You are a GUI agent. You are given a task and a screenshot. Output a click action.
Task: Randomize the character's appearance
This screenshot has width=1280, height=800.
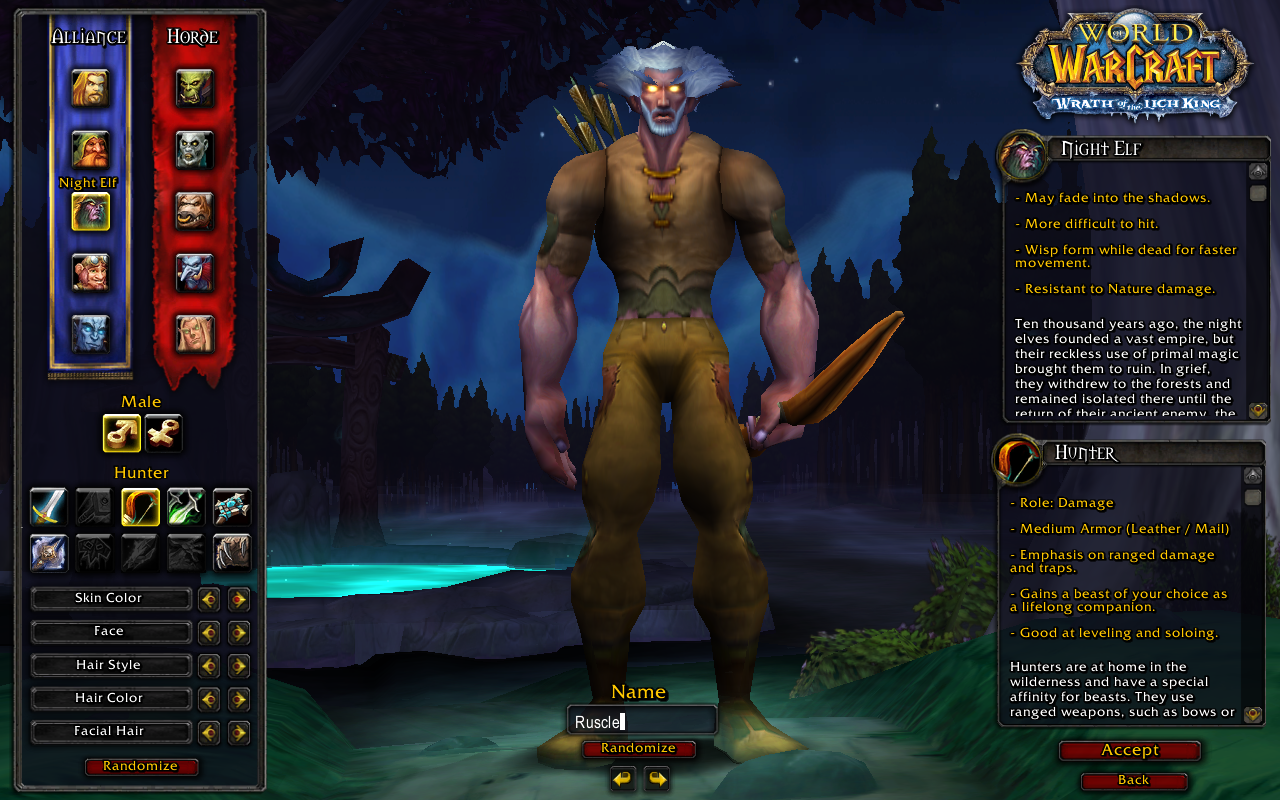tap(141, 767)
